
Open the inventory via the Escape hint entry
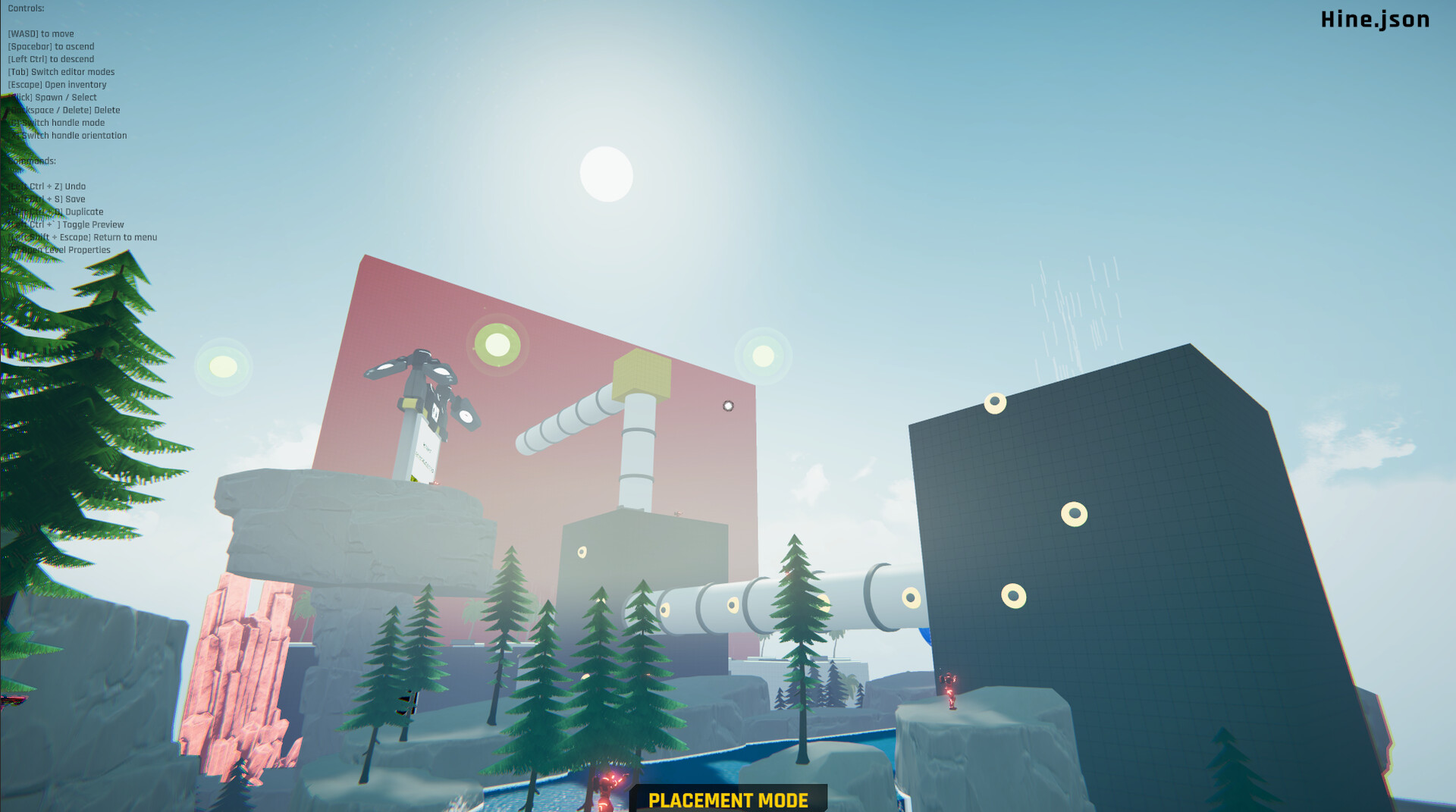58,84
